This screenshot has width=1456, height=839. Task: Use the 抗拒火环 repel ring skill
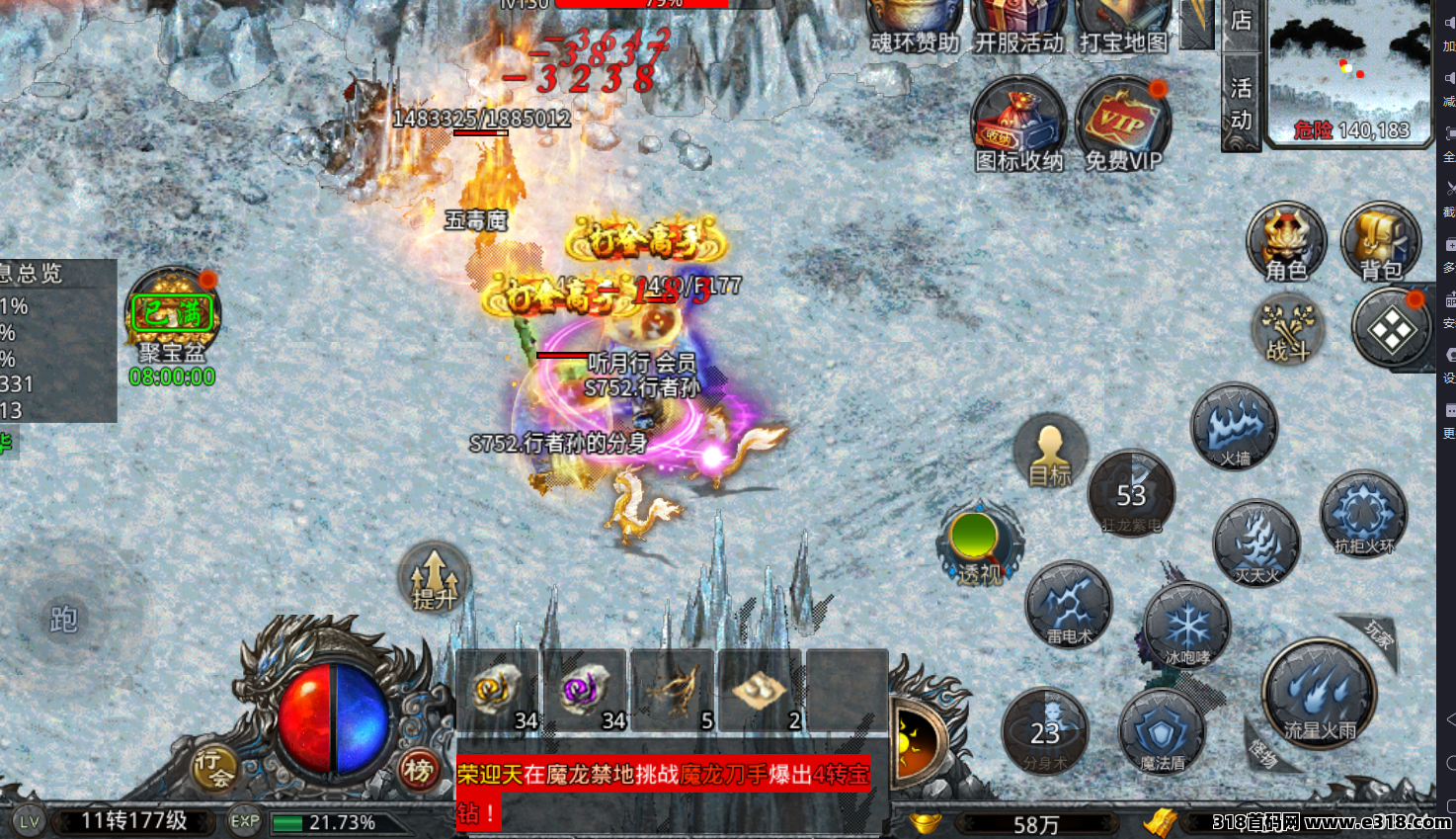click(x=1363, y=514)
